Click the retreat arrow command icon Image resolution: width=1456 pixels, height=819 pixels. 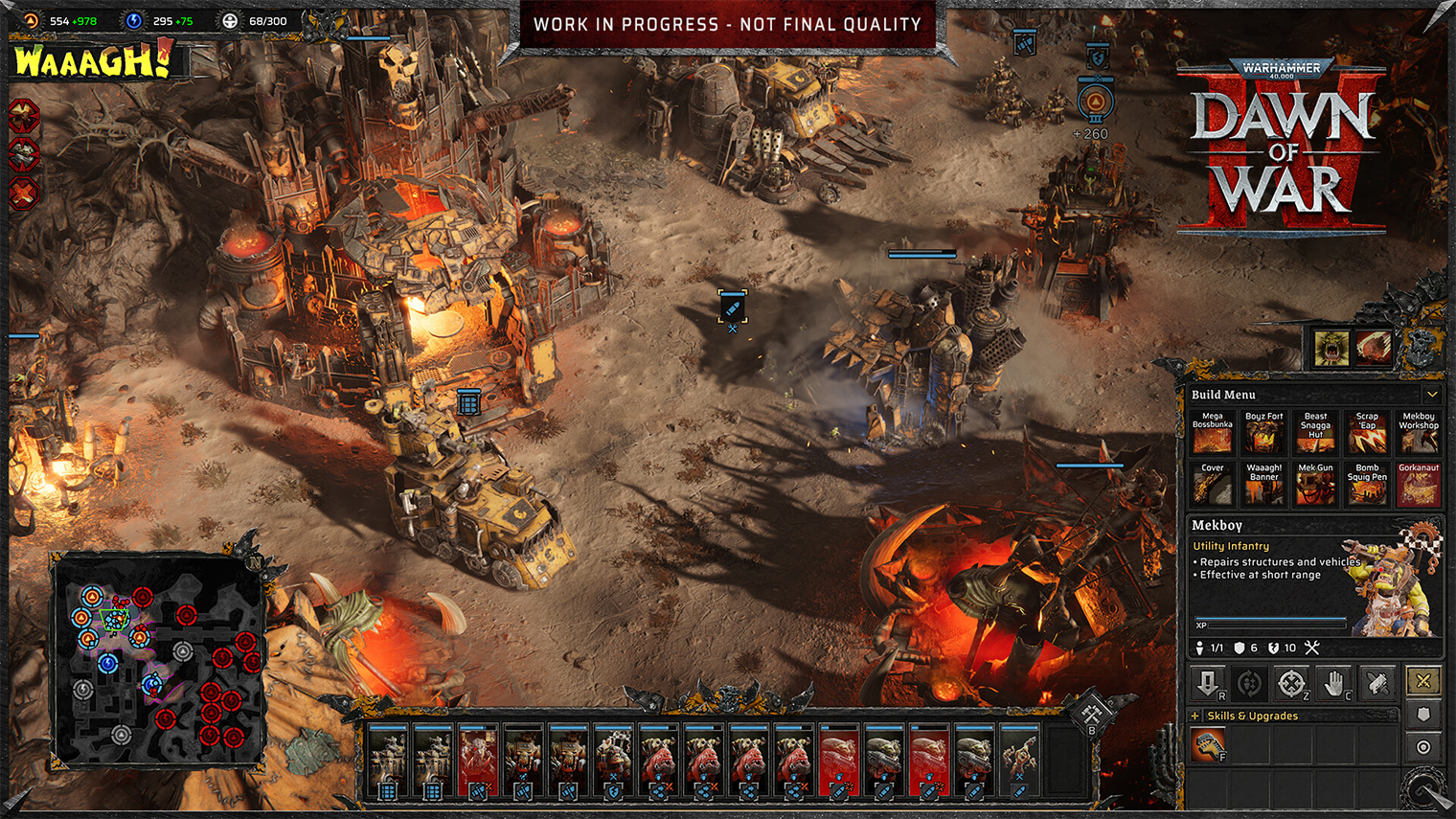pos(1207,683)
